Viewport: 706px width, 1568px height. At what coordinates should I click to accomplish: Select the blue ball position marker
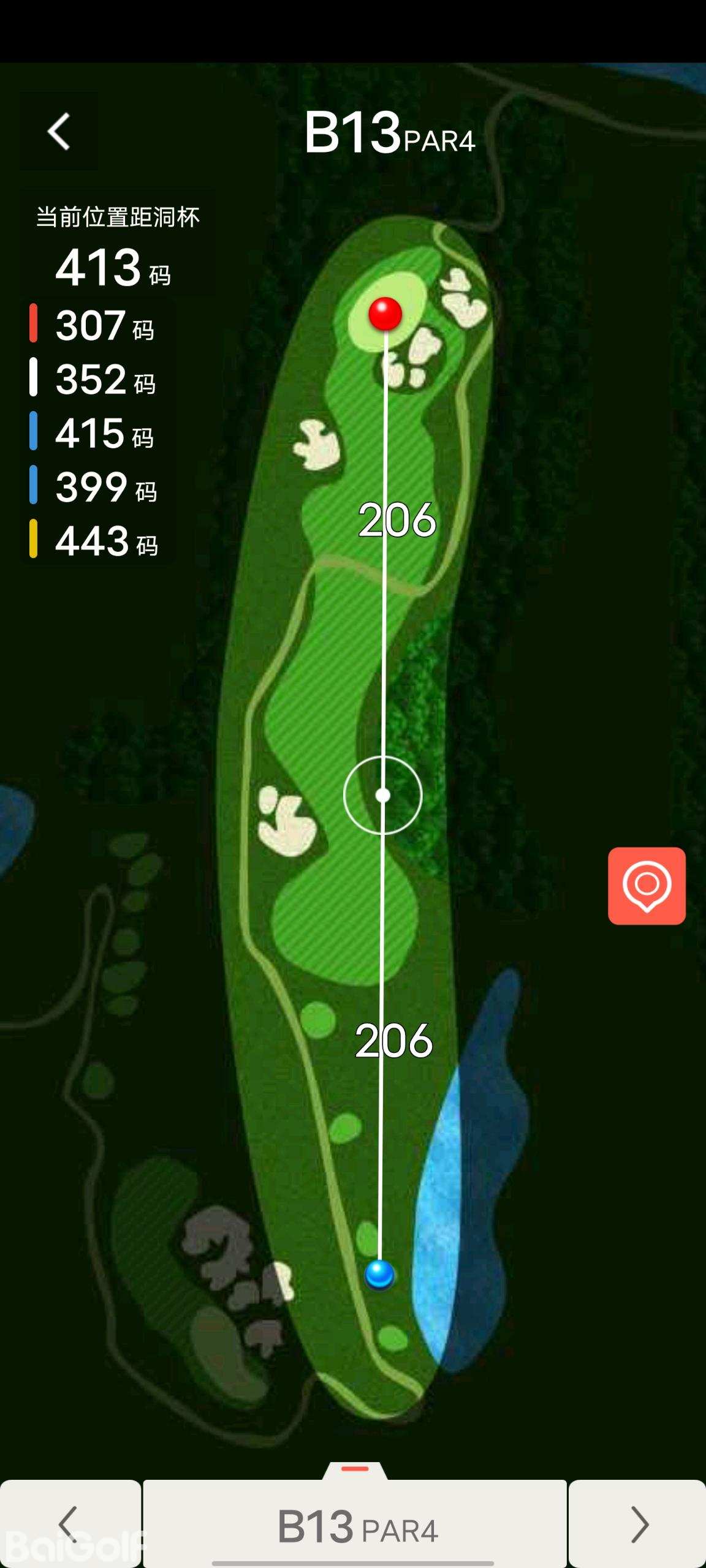[379, 1274]
